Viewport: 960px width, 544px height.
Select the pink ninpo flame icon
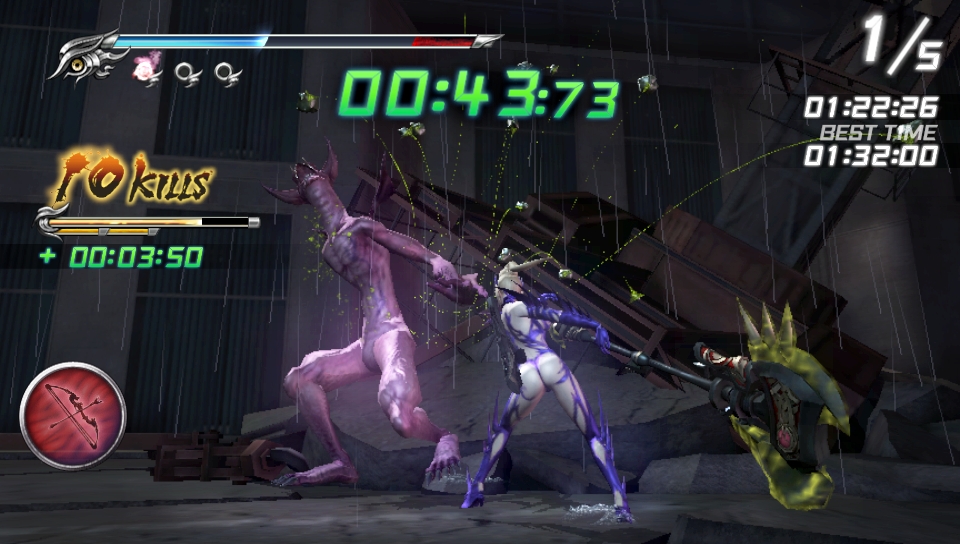click(147, 69)
